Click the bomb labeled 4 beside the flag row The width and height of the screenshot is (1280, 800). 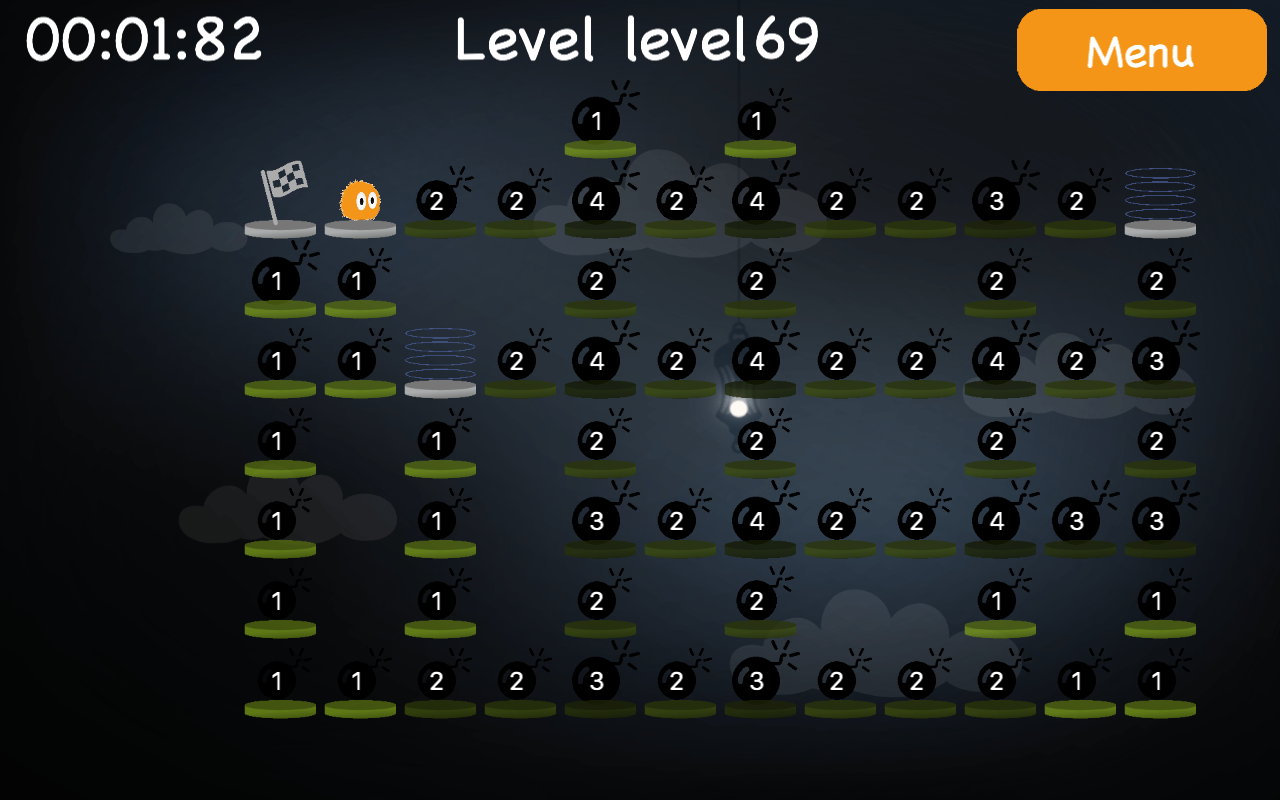[597, 200]
